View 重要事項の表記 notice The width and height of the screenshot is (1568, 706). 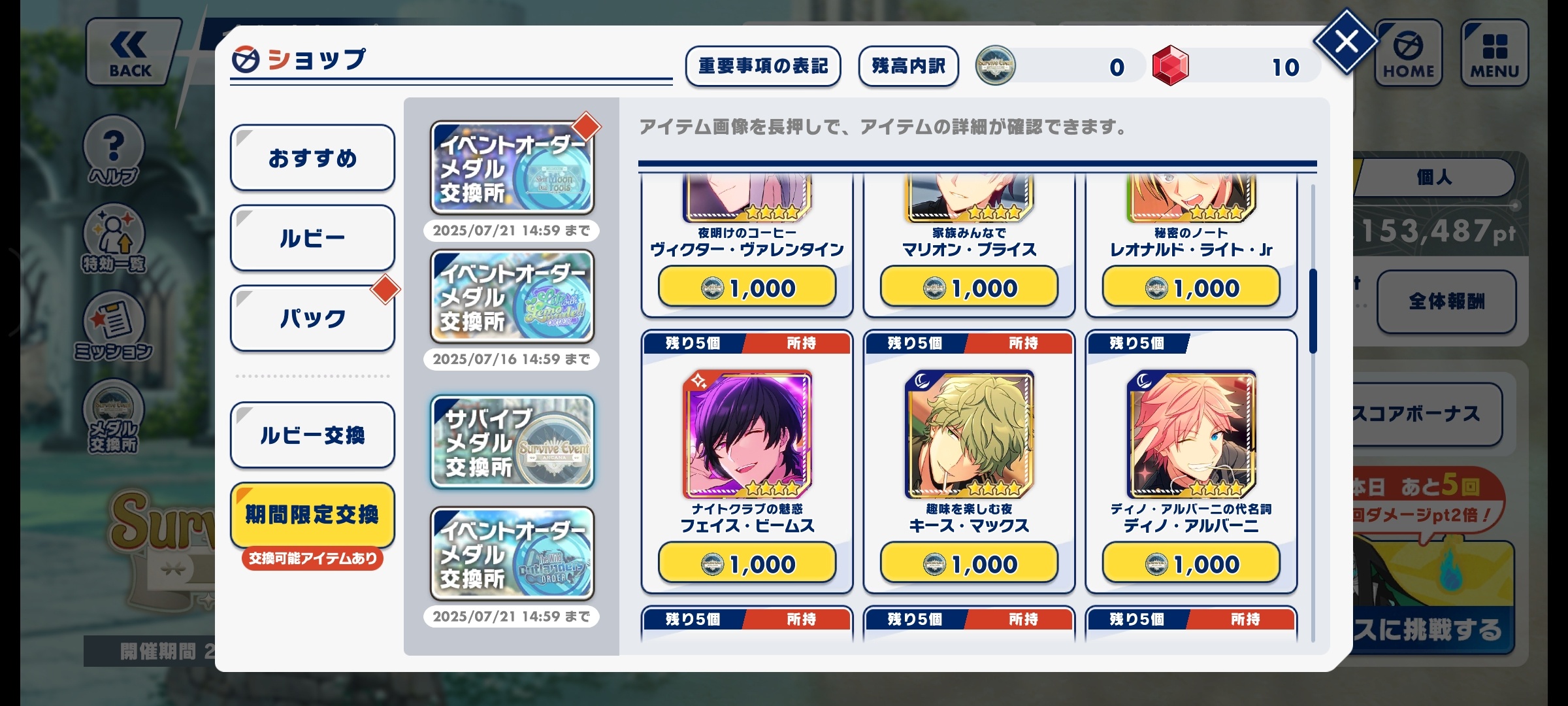tap(762, 66)
